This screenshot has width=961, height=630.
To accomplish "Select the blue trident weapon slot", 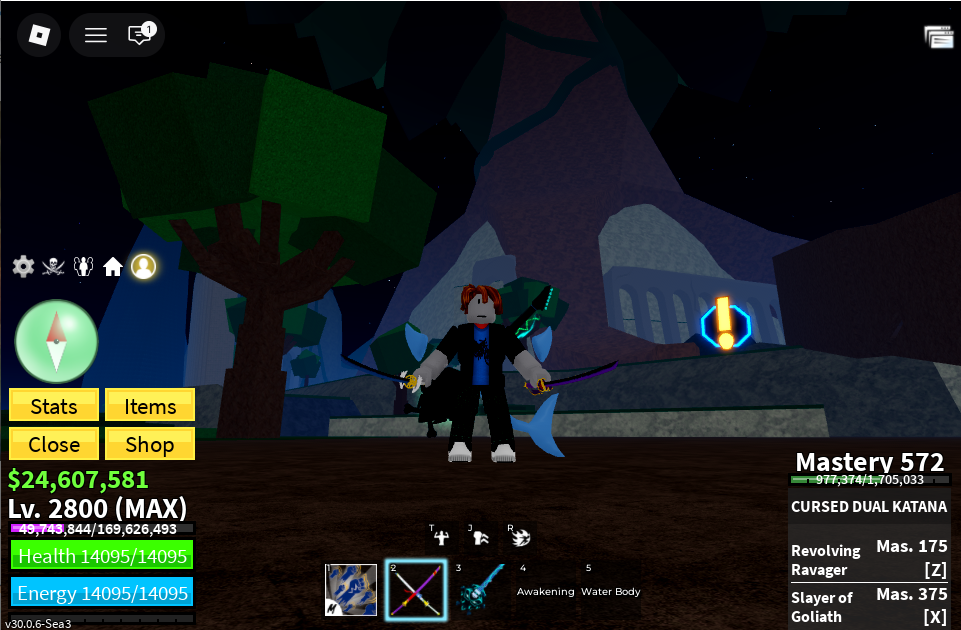I will point(479,590).
